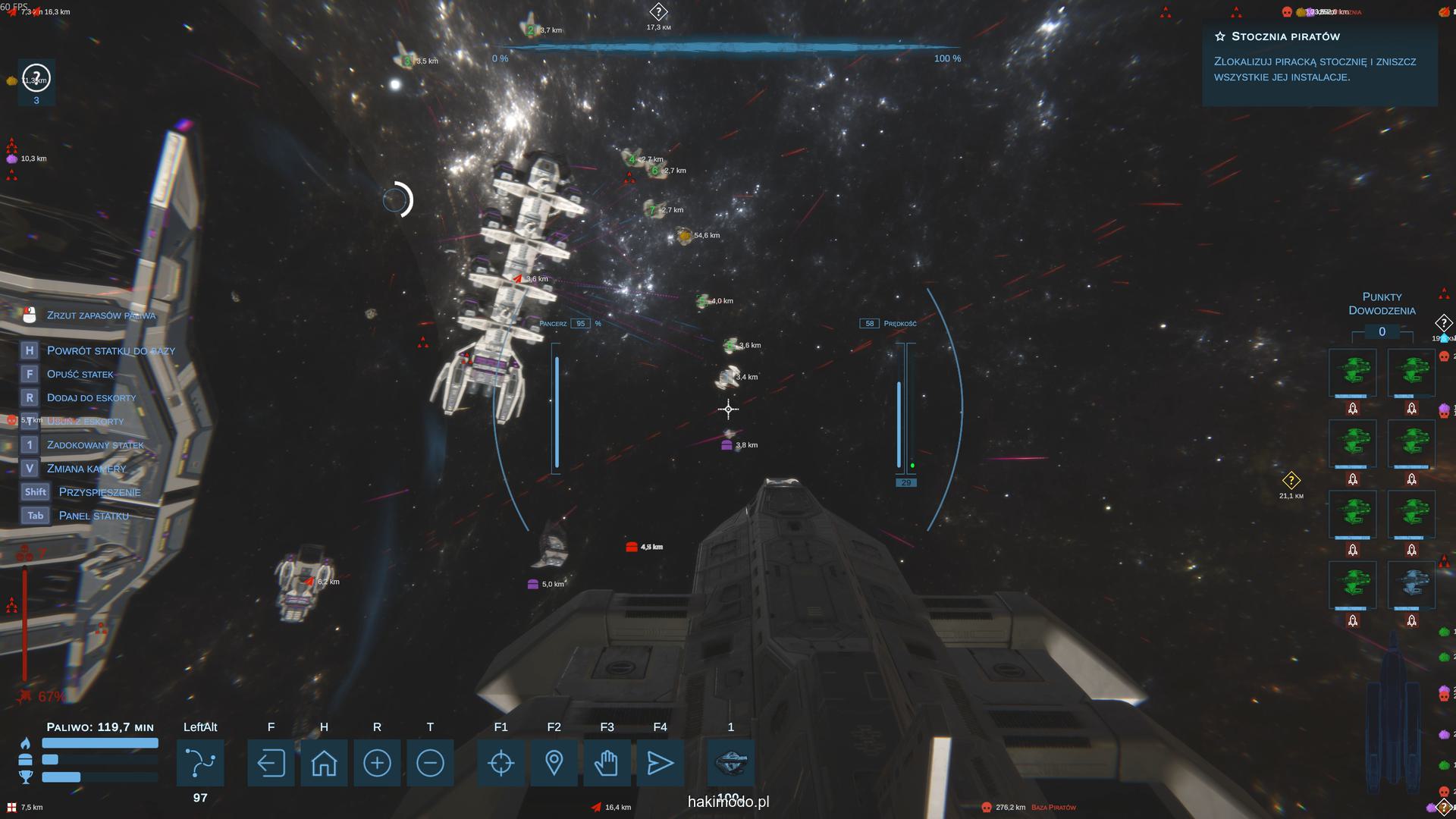Click the Zrzut zapasów paliwa option
Viewport: 1456px width, 819px height.
click(101, 315)
